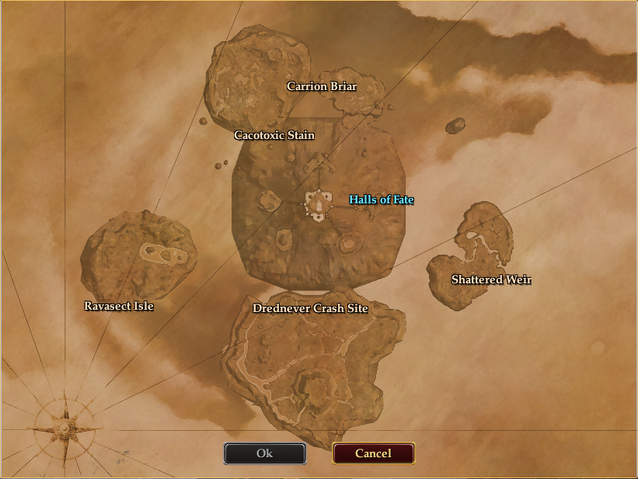Confirm the selection with the Ok button

click(x=264, y=453)
